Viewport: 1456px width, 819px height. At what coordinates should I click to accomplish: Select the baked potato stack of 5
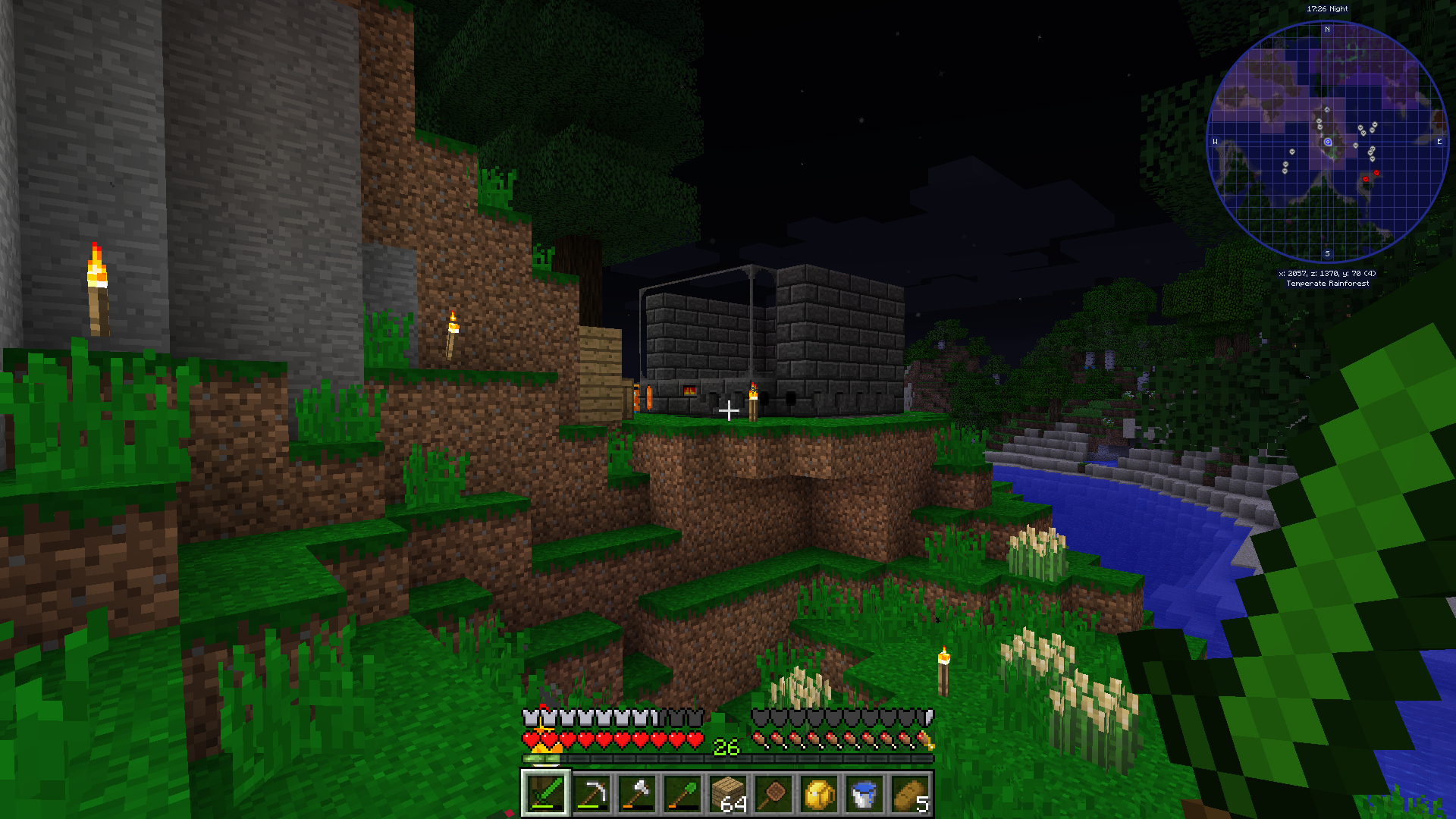point(910,793)
